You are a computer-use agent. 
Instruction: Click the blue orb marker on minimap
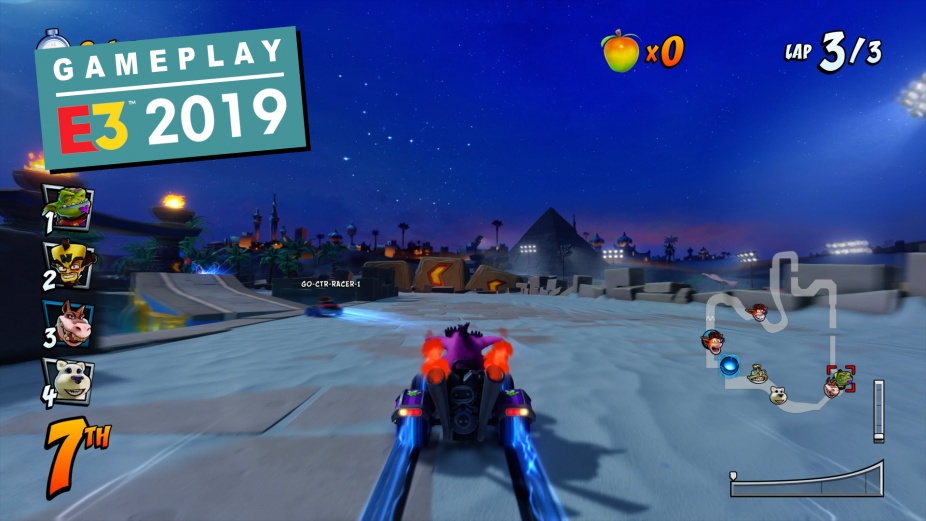click(730, 366)
